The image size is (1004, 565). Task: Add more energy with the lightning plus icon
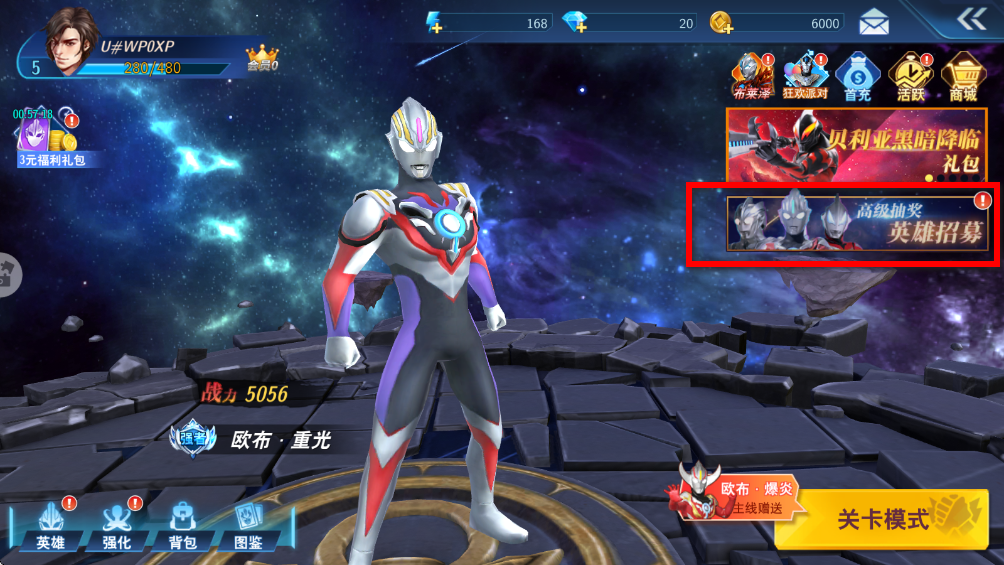pos(434,23)
